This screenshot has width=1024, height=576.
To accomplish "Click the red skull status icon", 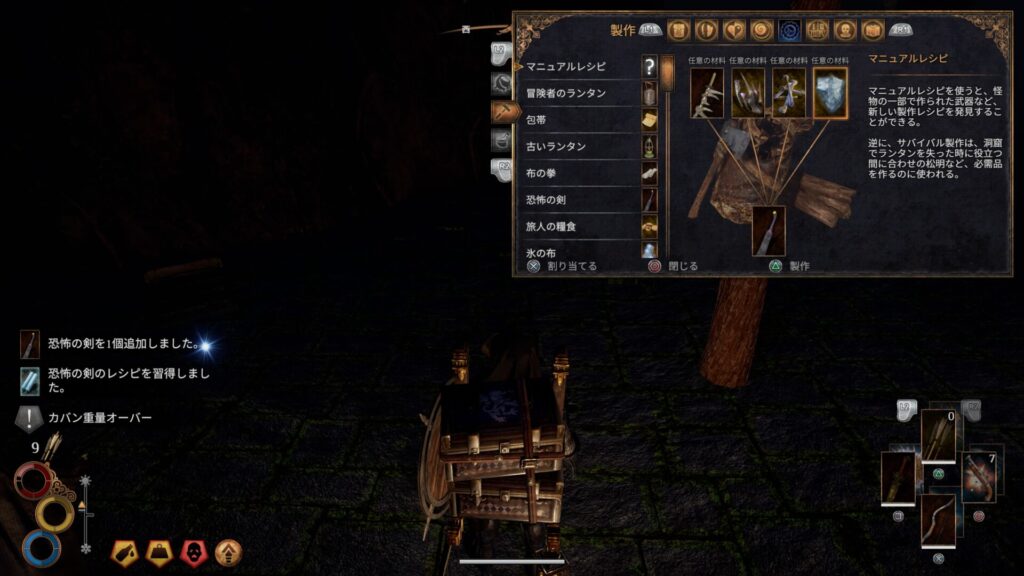I will coord(193,551).
